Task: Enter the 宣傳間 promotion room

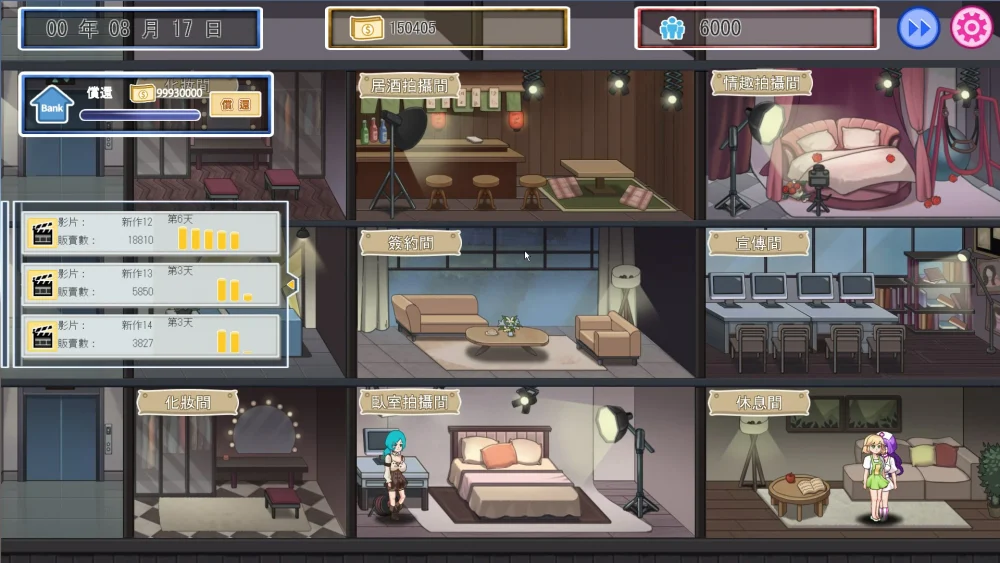Action: pyautogui.click(x=759, y=242)
